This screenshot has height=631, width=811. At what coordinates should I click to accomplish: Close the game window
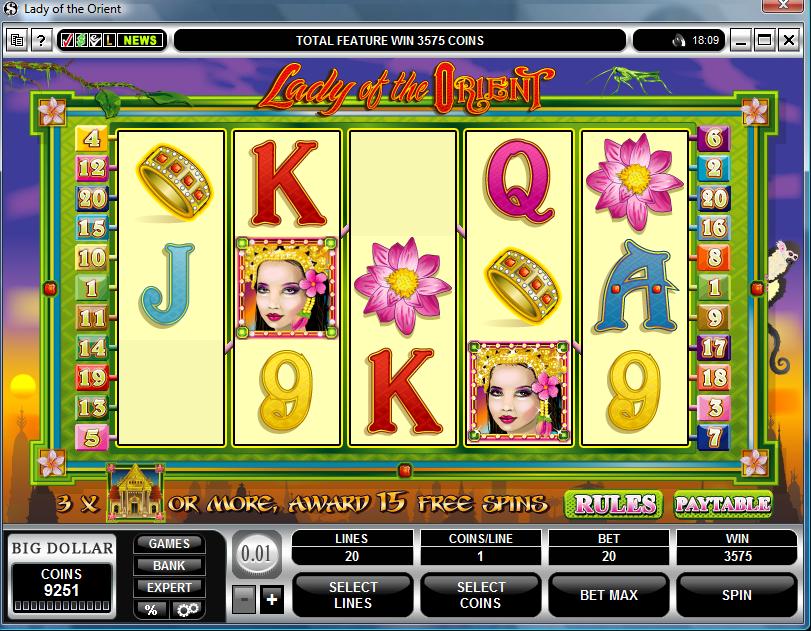point(789,41)
